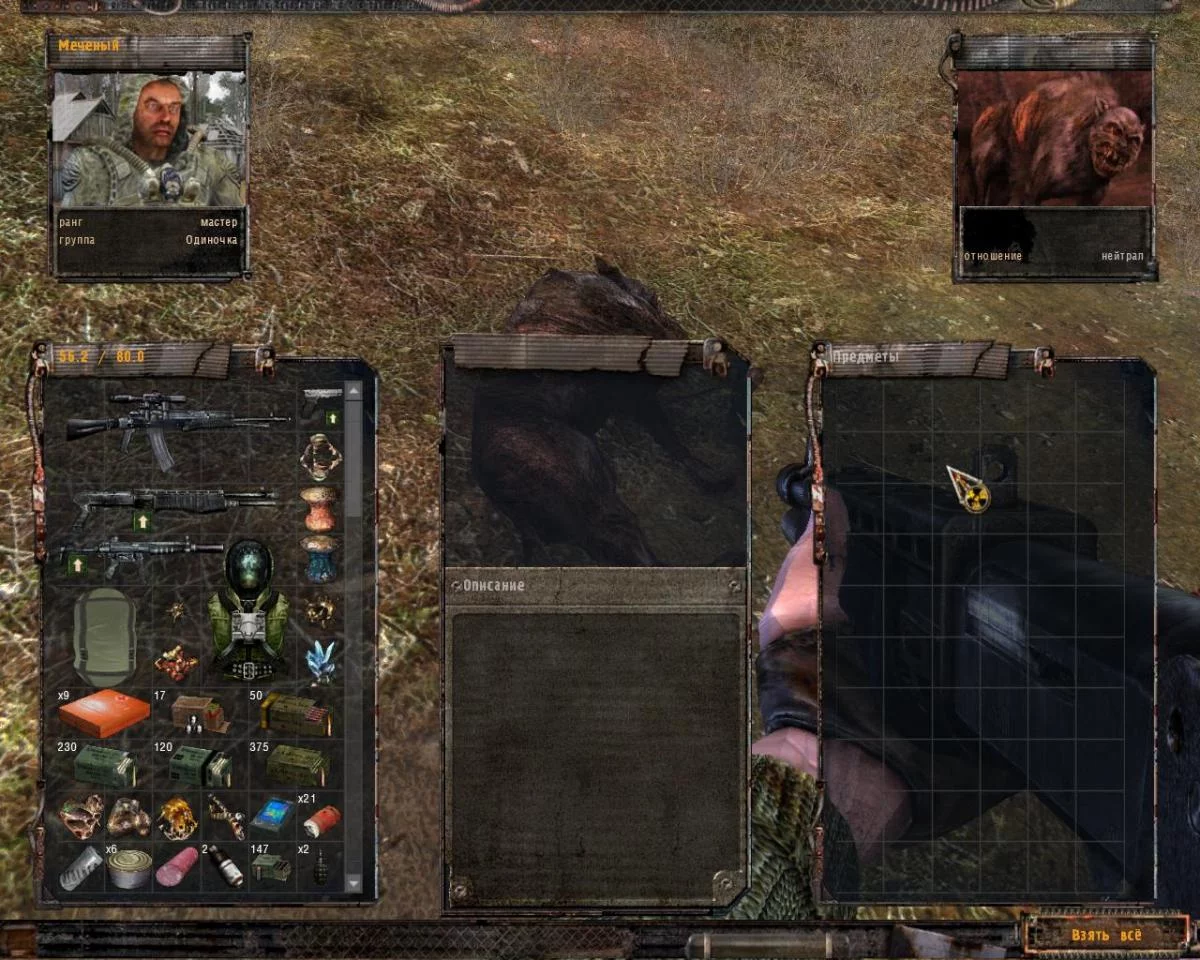Click the green sleeping bag item
The image size is (1200, 960).
click(x=103, y=636)
